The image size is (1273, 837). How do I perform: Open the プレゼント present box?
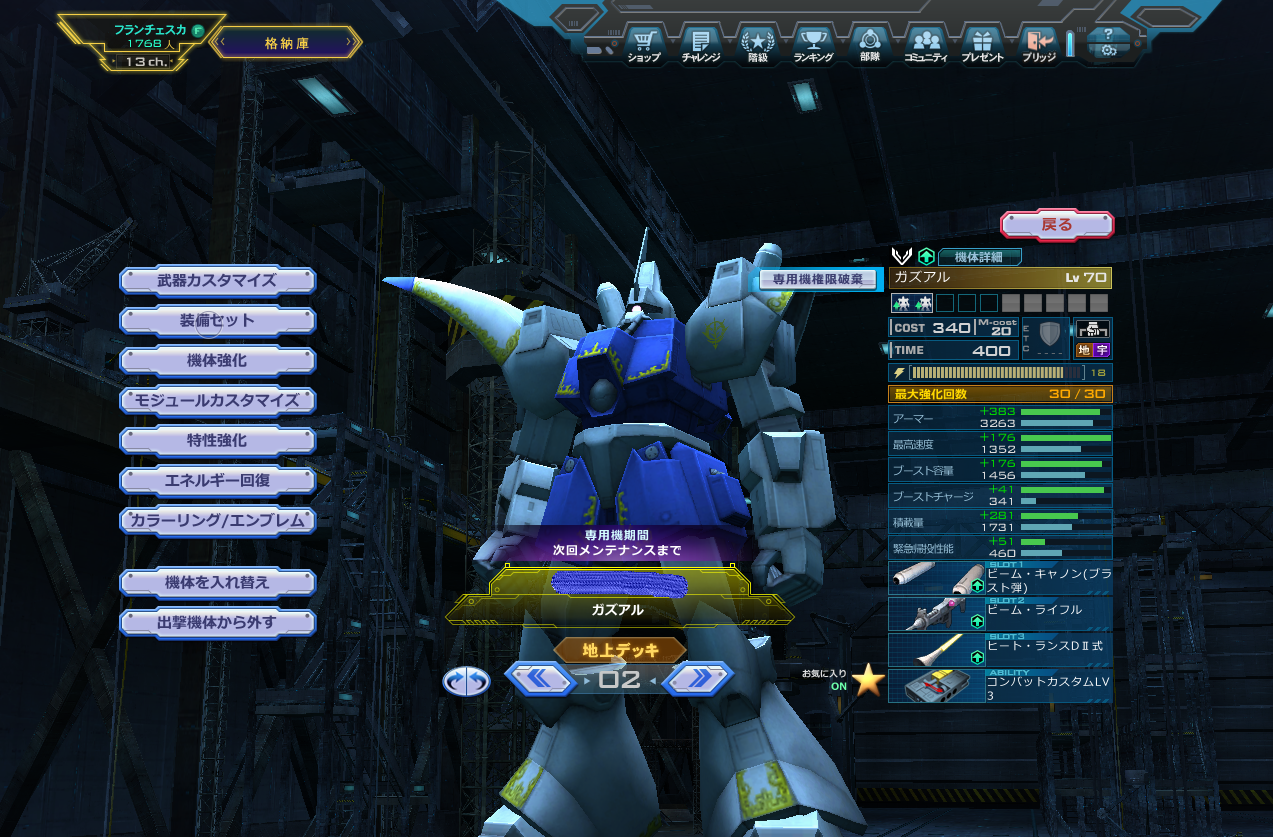(x=982, y=45)
